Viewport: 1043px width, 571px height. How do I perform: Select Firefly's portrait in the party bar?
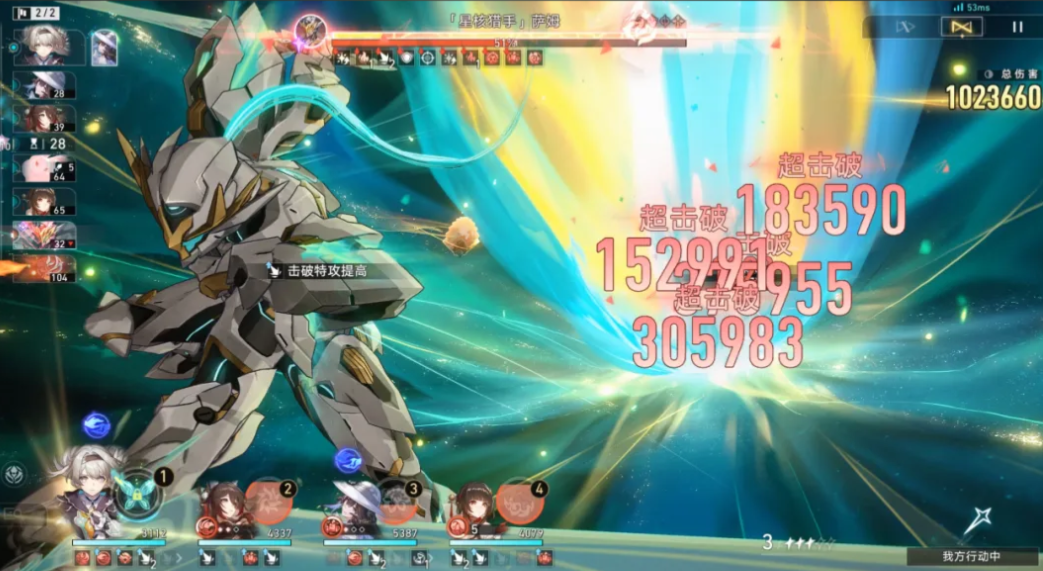tap(93, 497)
